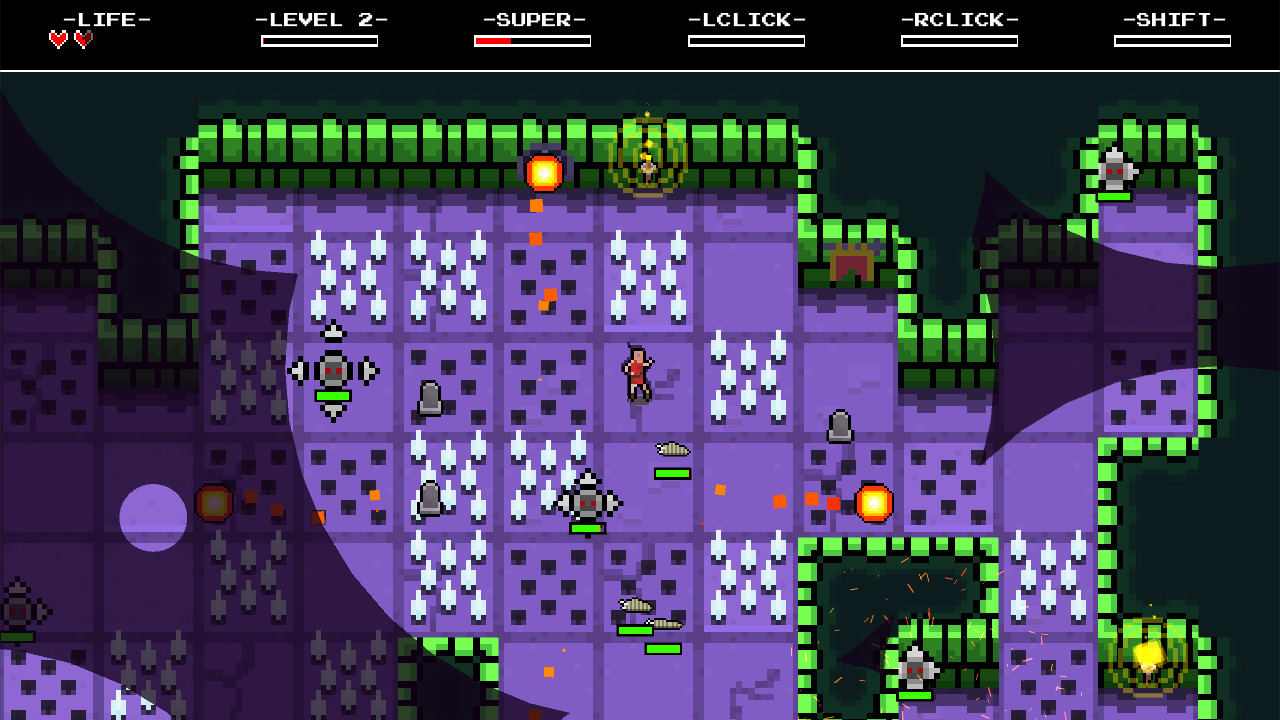Click the gravestone projectile near the left turret
1280x720 pixels.
pyautogui.click(x=432, y=397)
